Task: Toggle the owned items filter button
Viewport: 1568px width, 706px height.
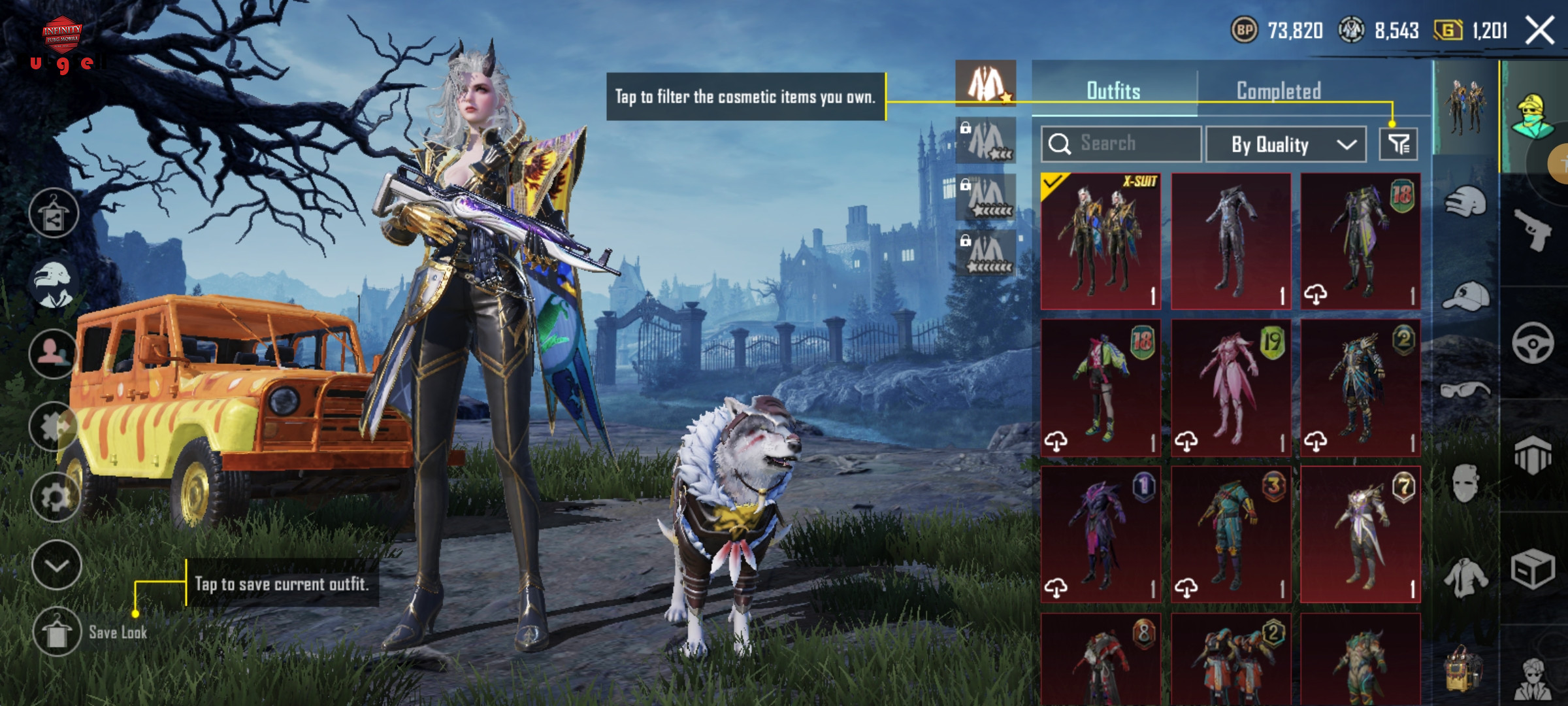Action: click(x=1398, y=144)
